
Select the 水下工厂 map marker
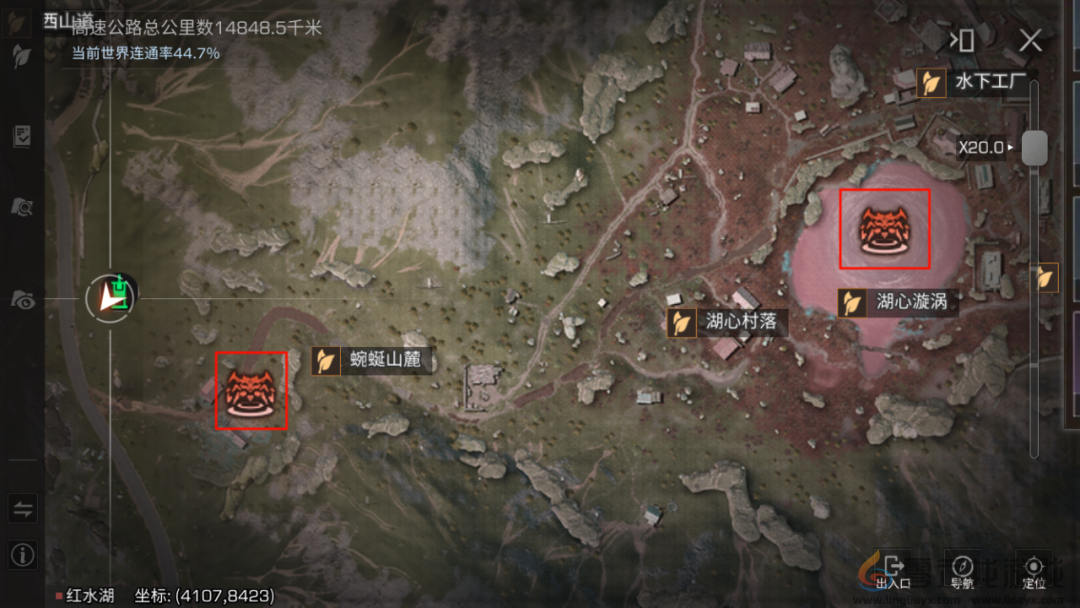932,83
